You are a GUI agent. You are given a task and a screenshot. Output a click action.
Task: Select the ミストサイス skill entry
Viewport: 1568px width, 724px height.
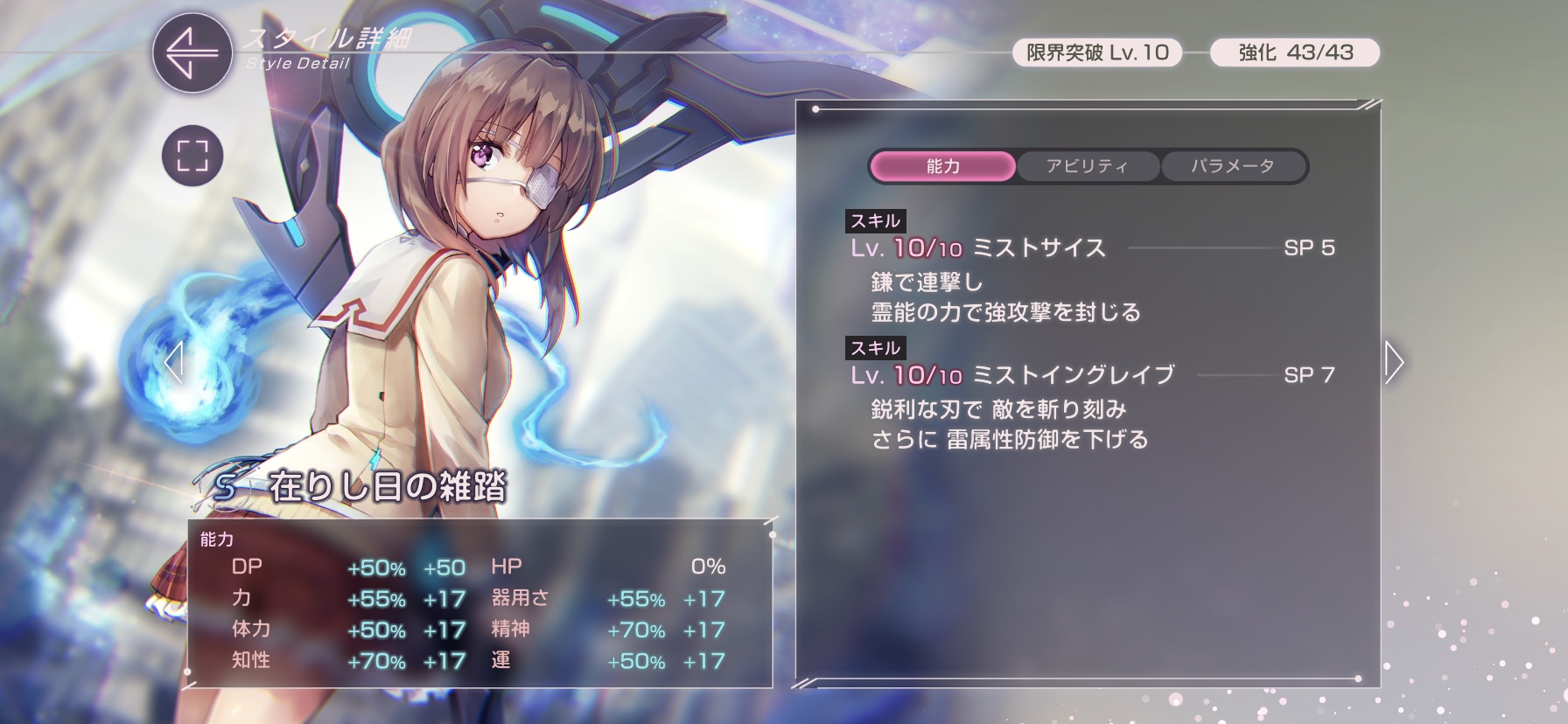pyautogui.click(x=1039, y=248)
